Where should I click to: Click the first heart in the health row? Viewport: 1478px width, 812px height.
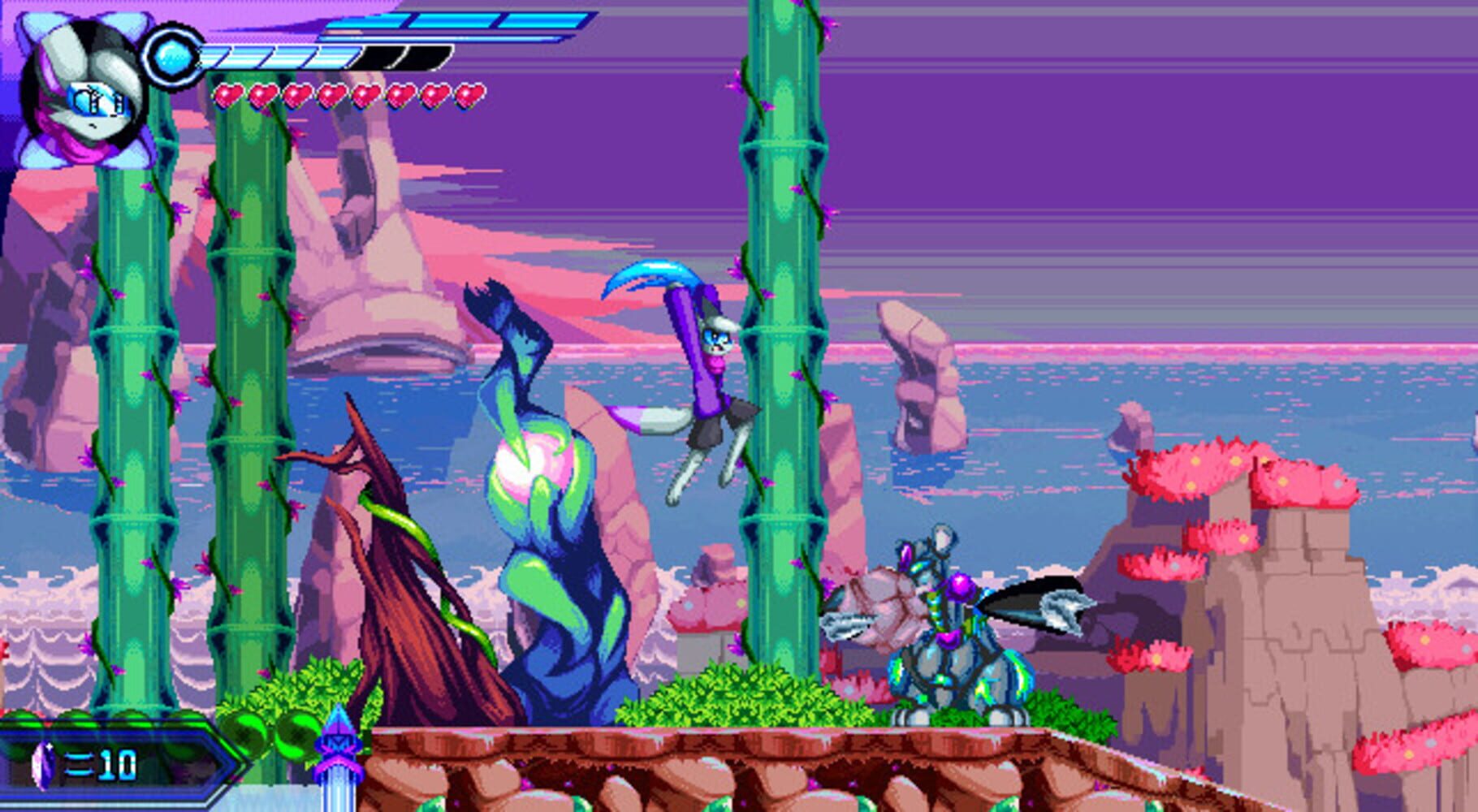tap(230, 96)
